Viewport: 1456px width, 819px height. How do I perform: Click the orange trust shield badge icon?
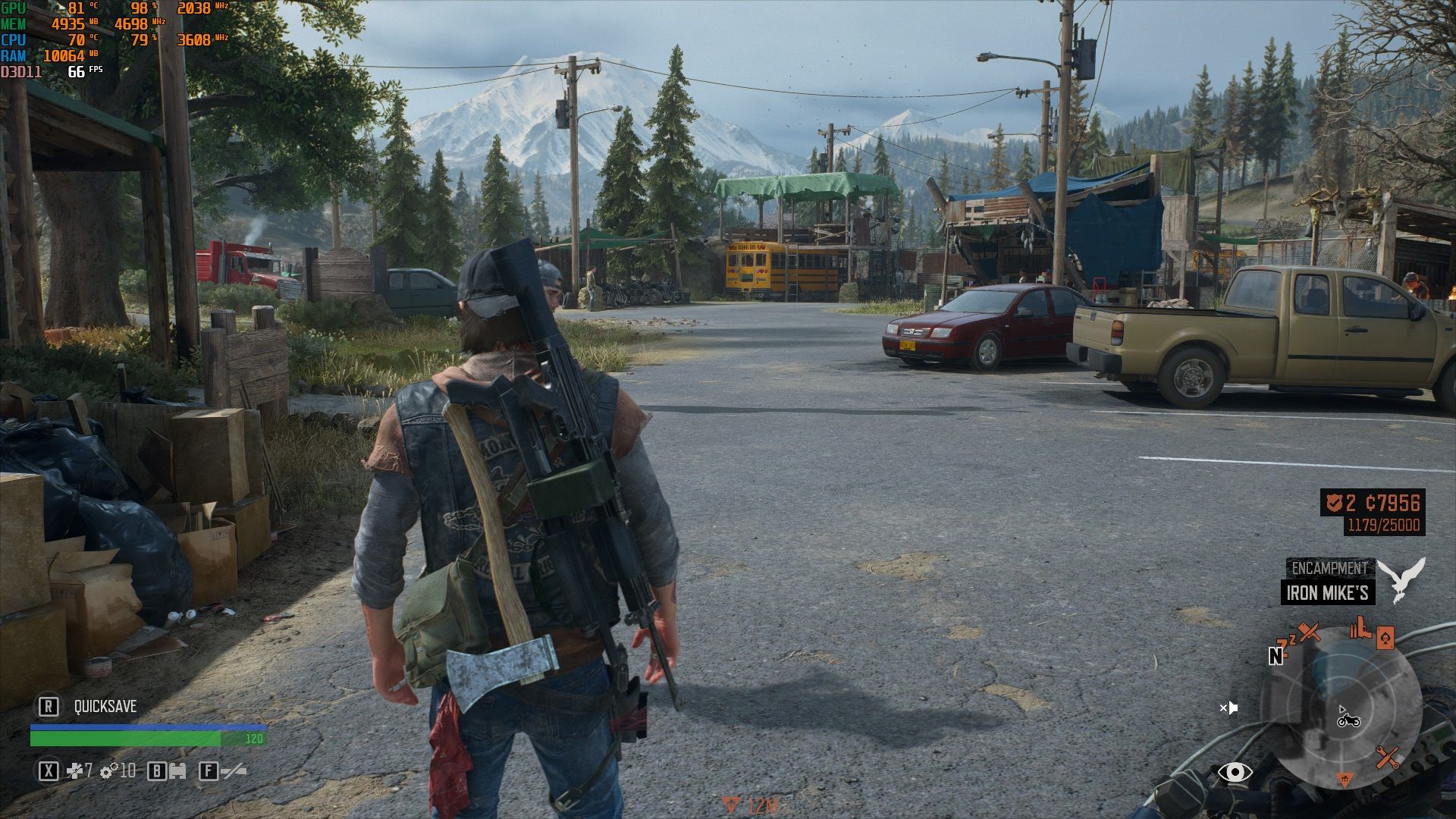[1334, 503]
